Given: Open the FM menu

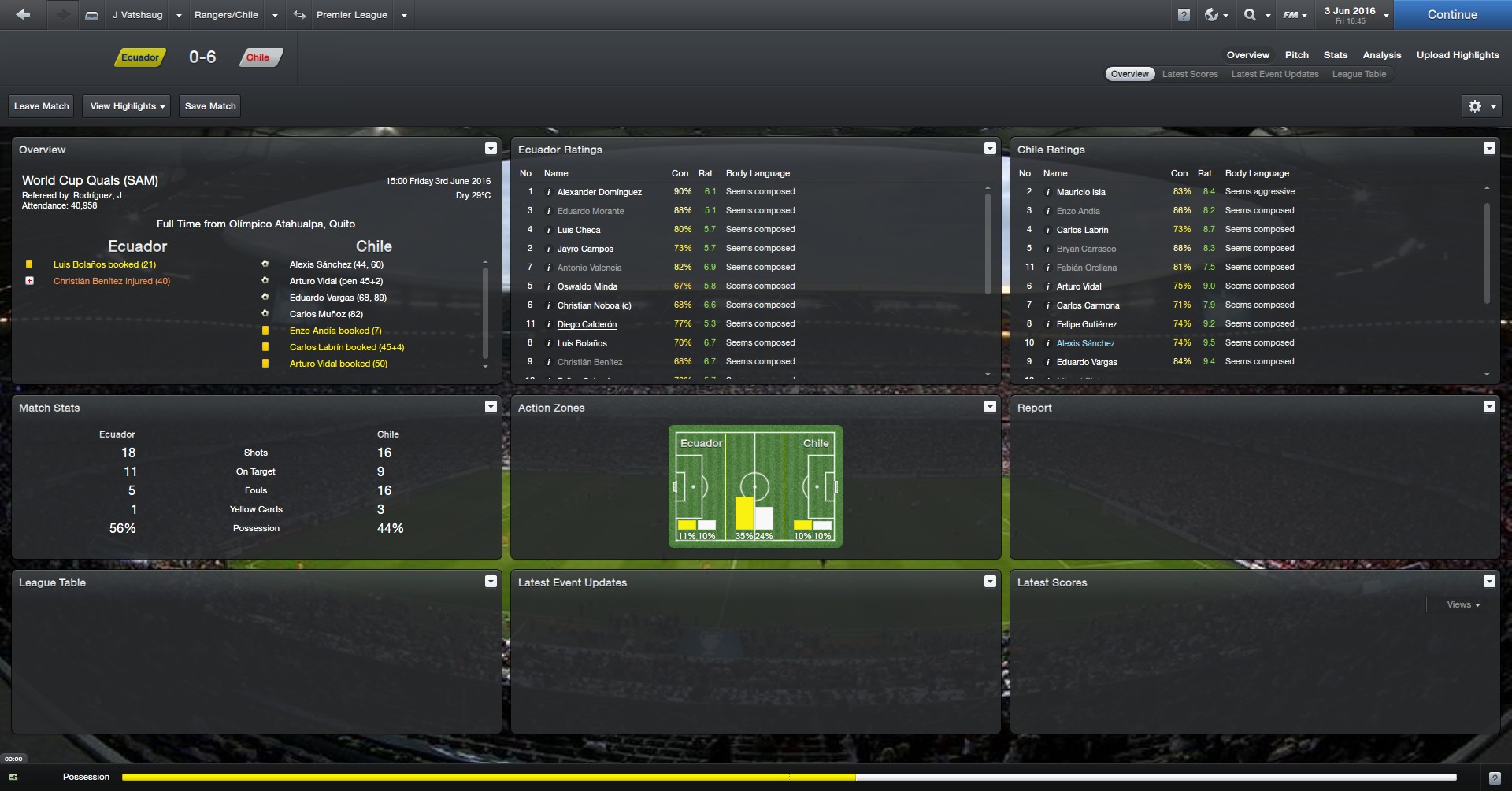Looking at the screenshot, I should click(x=1294, y=15).
